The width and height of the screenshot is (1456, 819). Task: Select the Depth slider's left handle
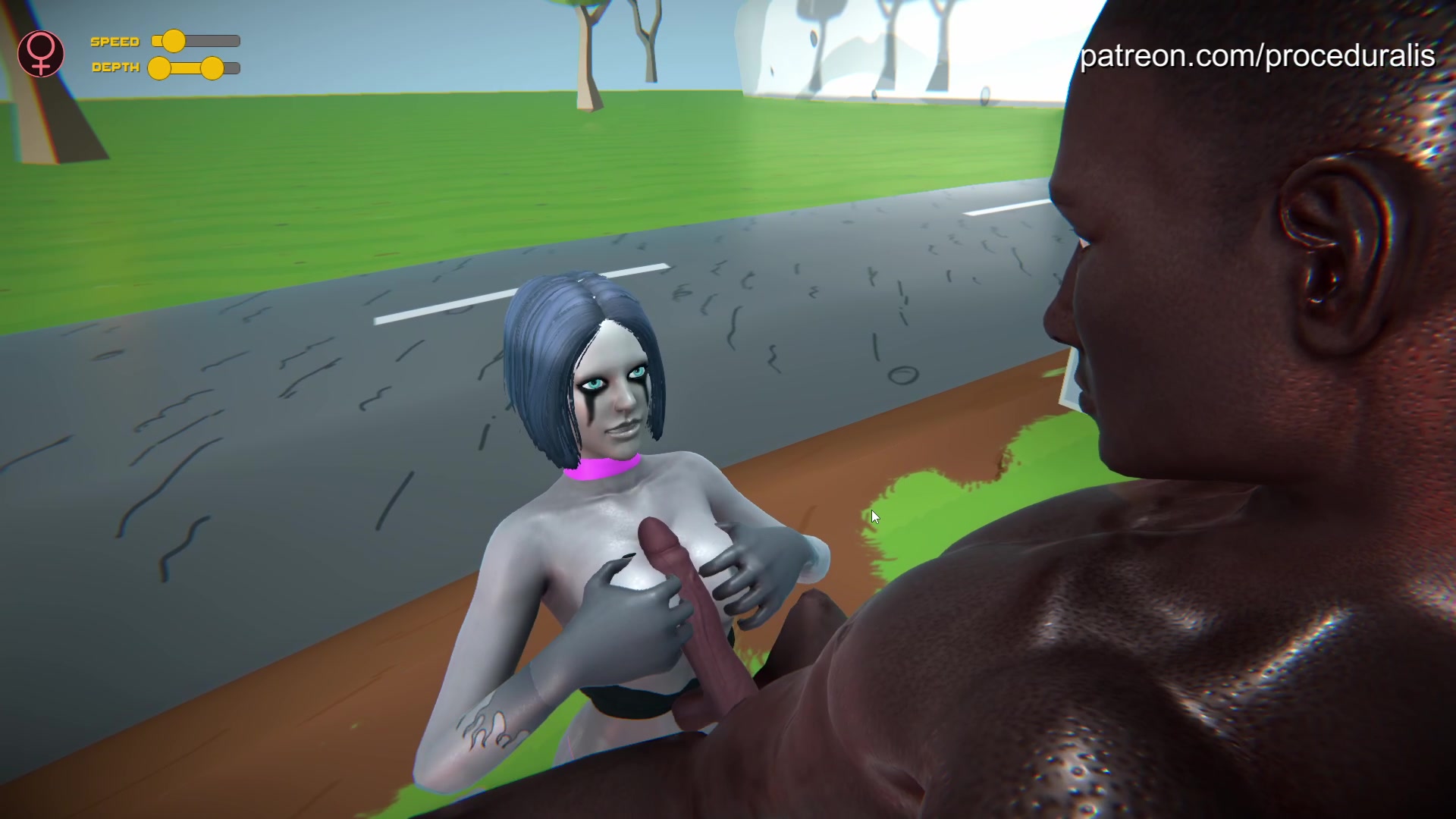(159, 68)
